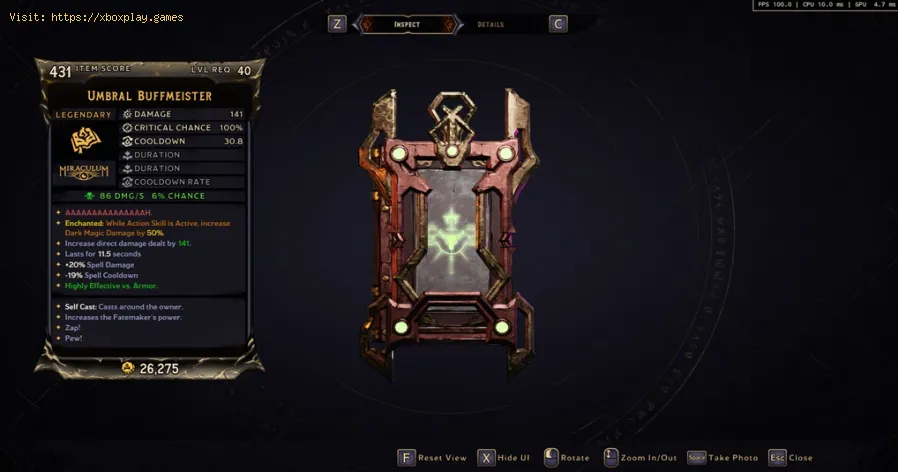Select the Inspect tab
Viewport: 898px width, 472px height.
[407, 24]
